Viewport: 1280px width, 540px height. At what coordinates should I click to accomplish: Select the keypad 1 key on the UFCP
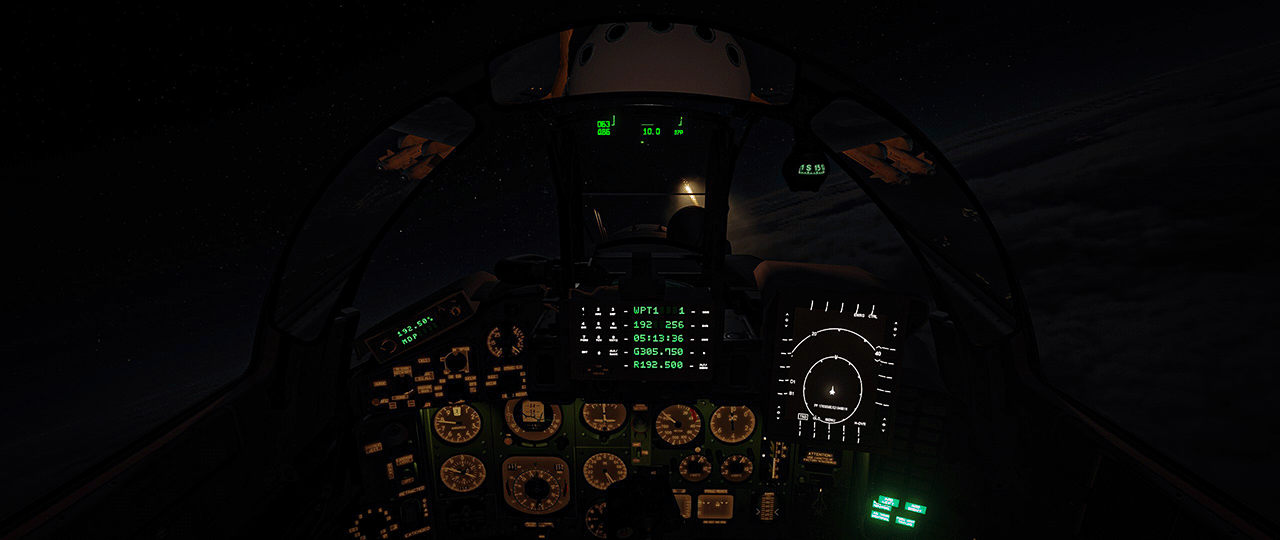[584, 312]
